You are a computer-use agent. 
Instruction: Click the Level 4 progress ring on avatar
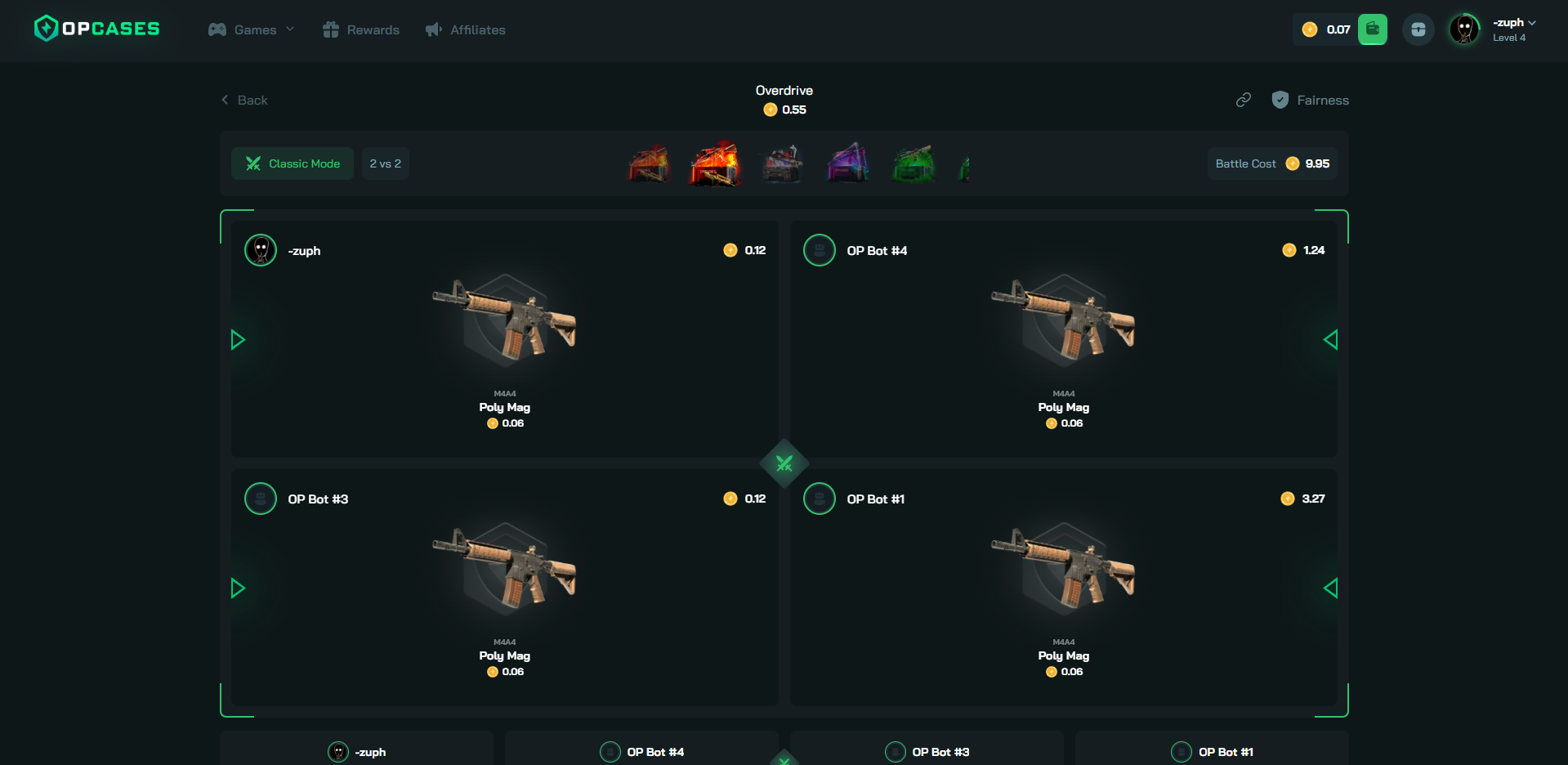click(x=1463, y=29)
